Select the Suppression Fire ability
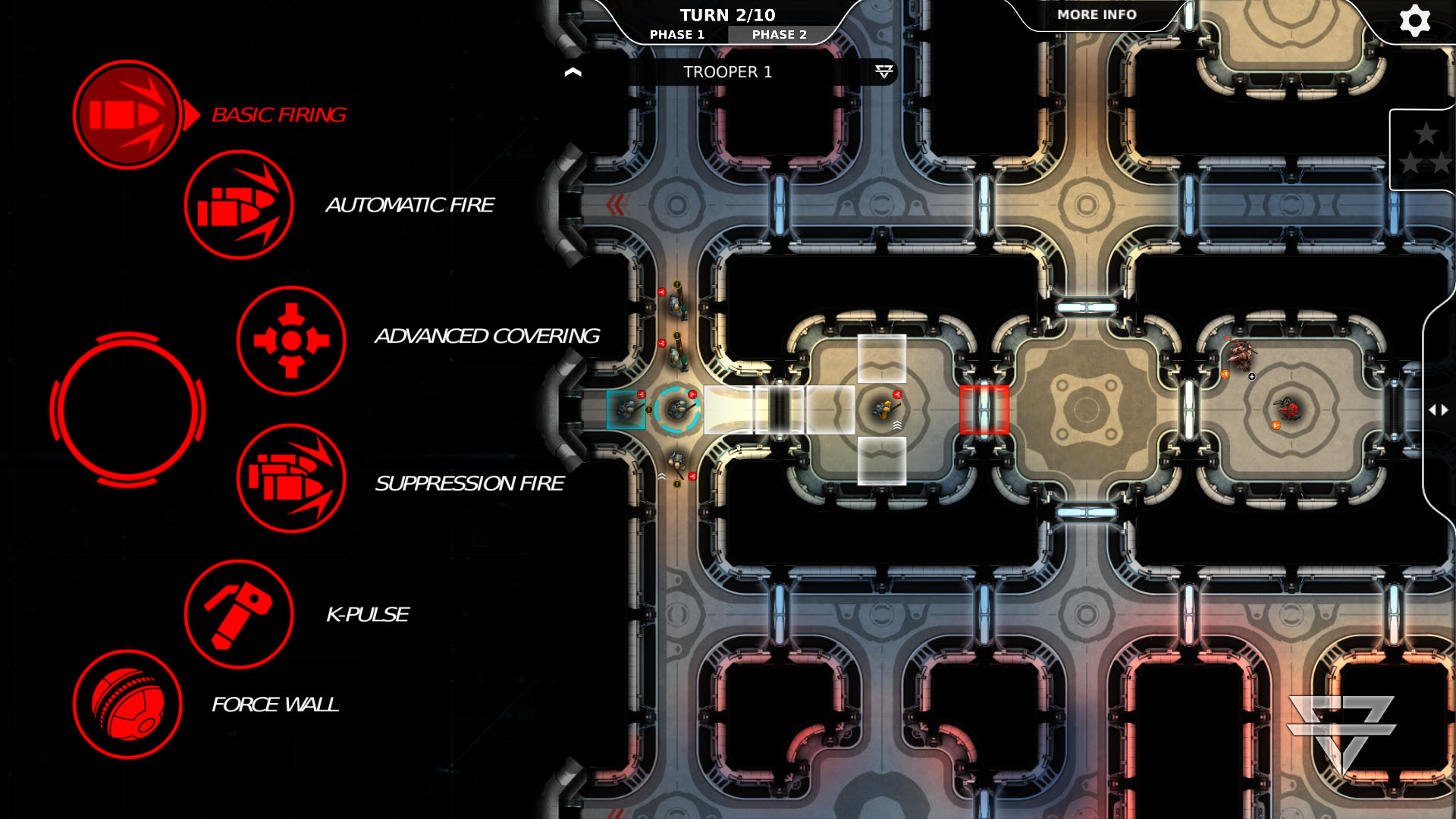Screen dimensions: 1456x819 (x=290, y=480)
